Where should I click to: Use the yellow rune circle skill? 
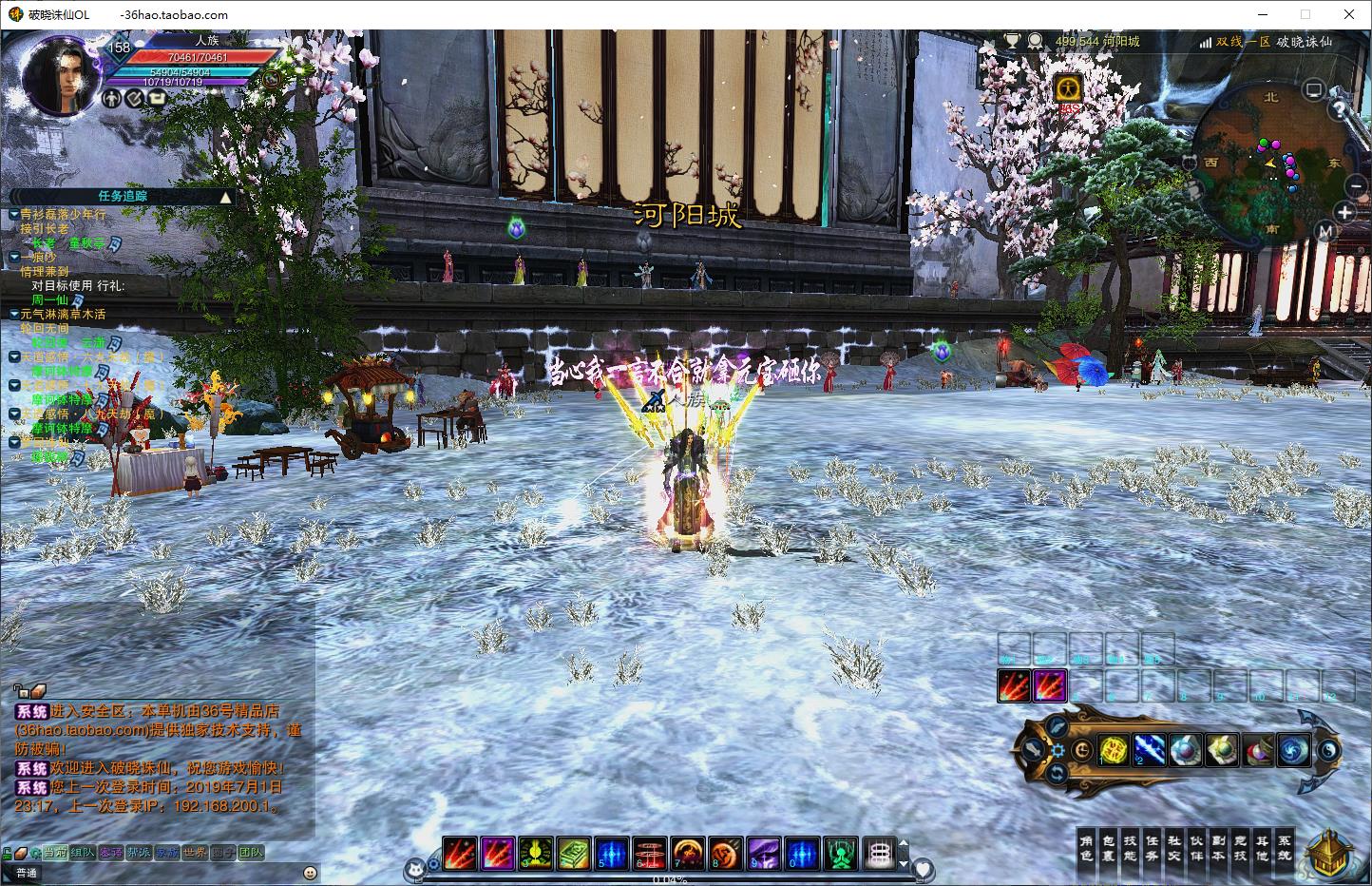pyautogui.click(x=1114, y=750)
